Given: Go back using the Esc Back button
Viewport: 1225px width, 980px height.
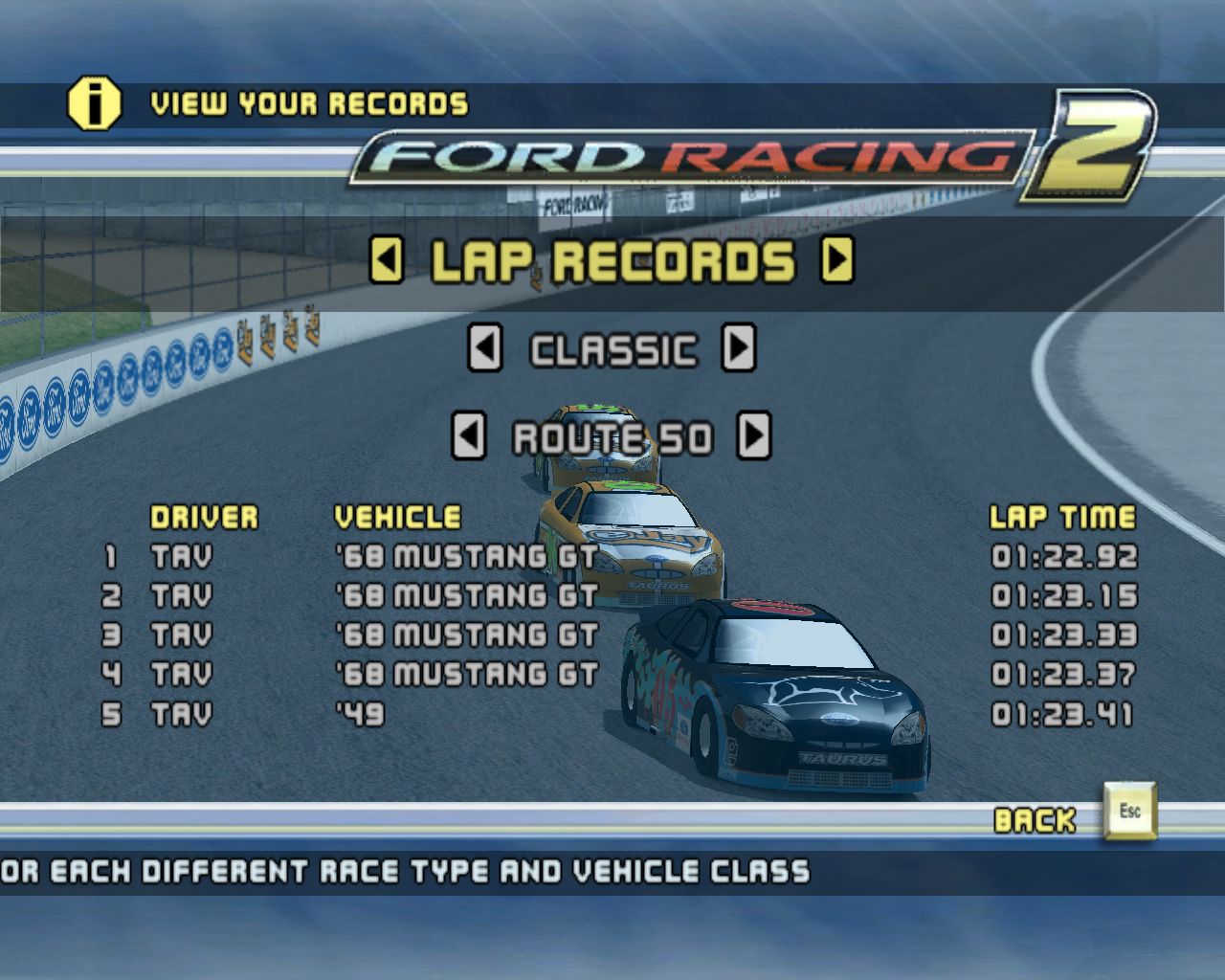Looking at the screenshot, I should 1129,812.
